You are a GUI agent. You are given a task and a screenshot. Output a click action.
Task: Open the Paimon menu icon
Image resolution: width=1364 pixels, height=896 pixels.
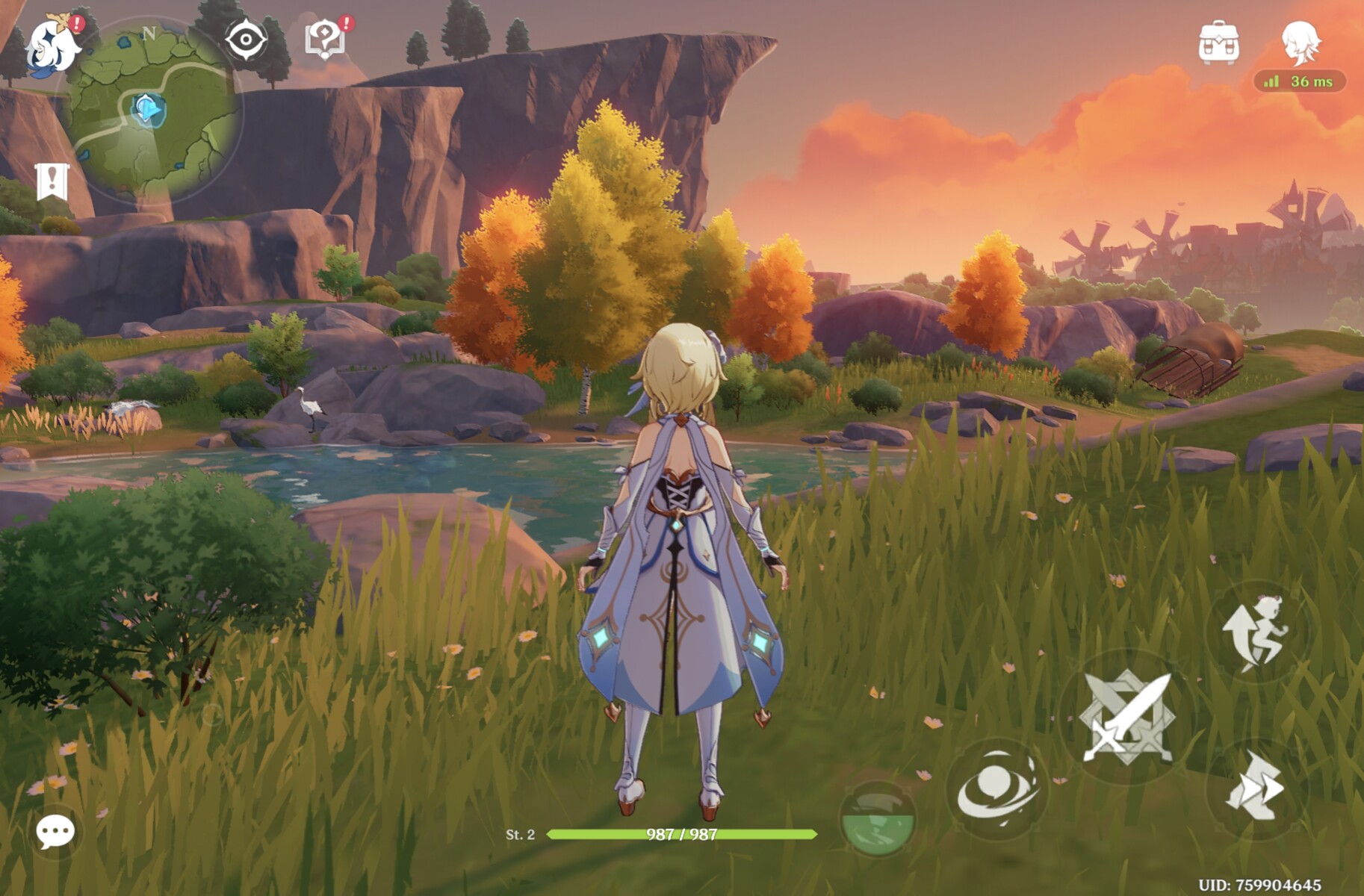coord(52,46)
